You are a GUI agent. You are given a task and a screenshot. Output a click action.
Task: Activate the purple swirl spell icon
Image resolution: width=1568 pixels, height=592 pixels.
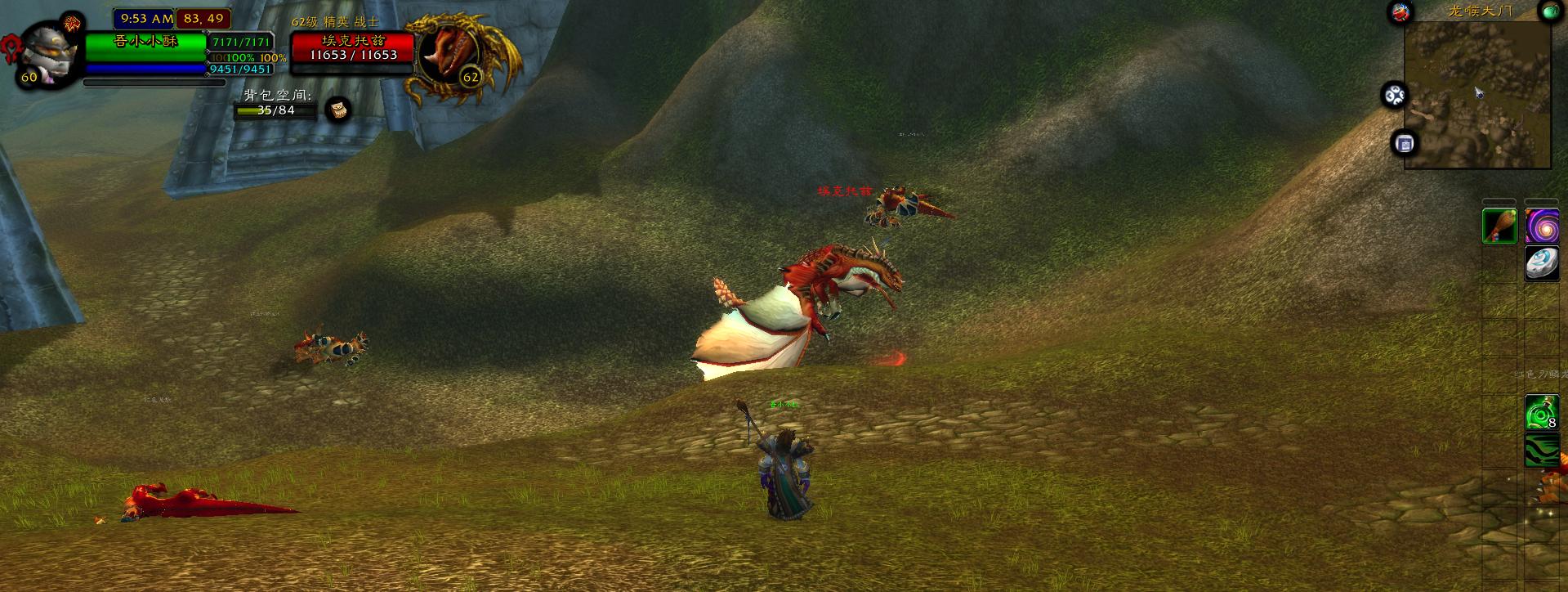(1542, 226)
